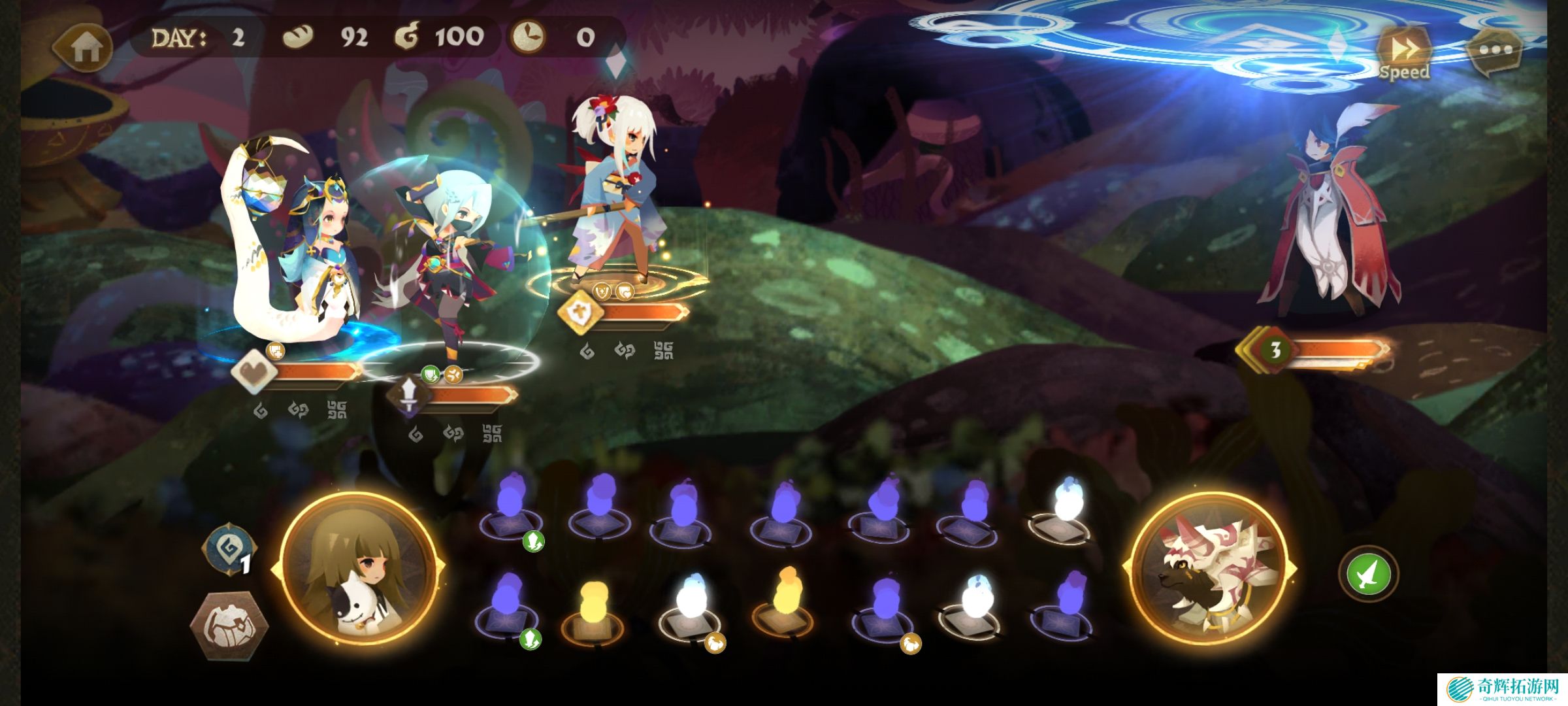1568x706 pixels.
Task: Open the speech bubble options menu
Action: pos(1494,50)
